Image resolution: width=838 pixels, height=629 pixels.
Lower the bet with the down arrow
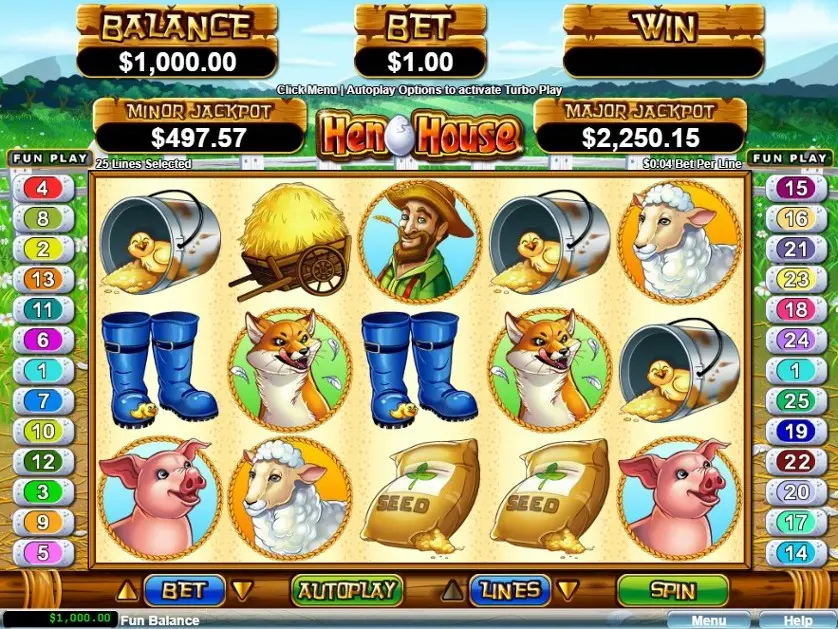point(240,590)
